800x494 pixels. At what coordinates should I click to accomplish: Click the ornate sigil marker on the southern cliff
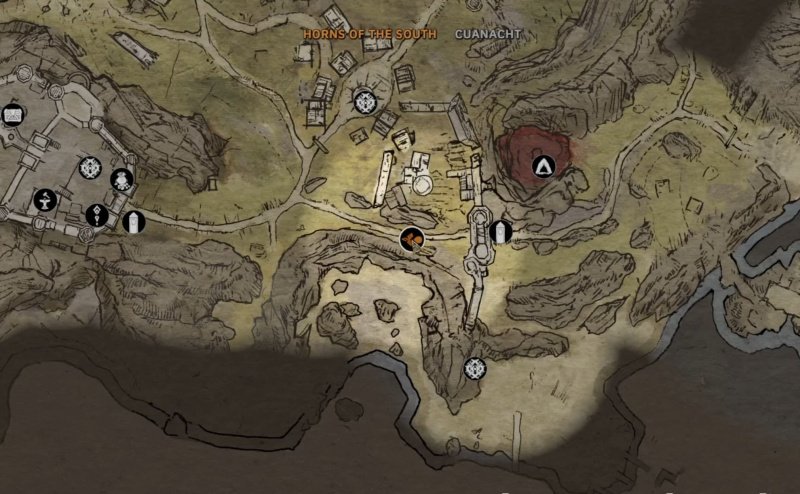[474, 368]
